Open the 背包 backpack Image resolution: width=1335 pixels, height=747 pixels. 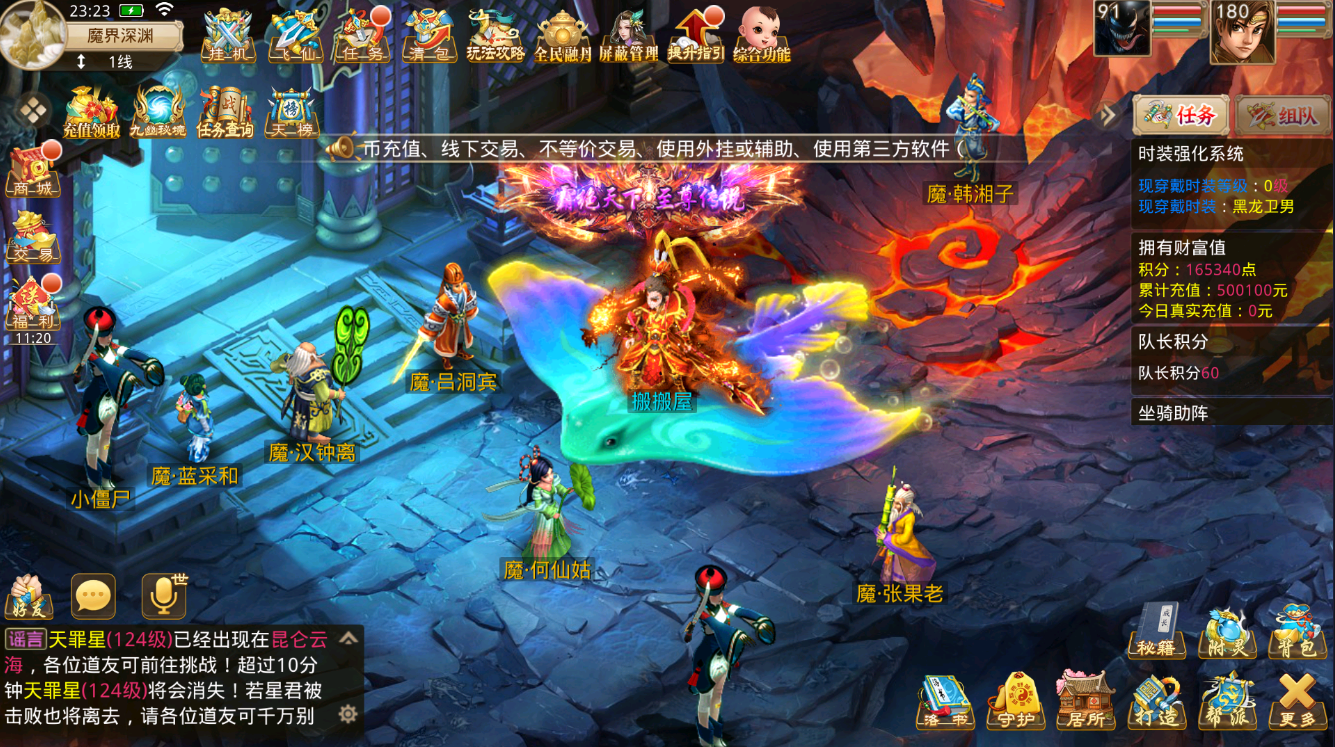pos(1296,629)
